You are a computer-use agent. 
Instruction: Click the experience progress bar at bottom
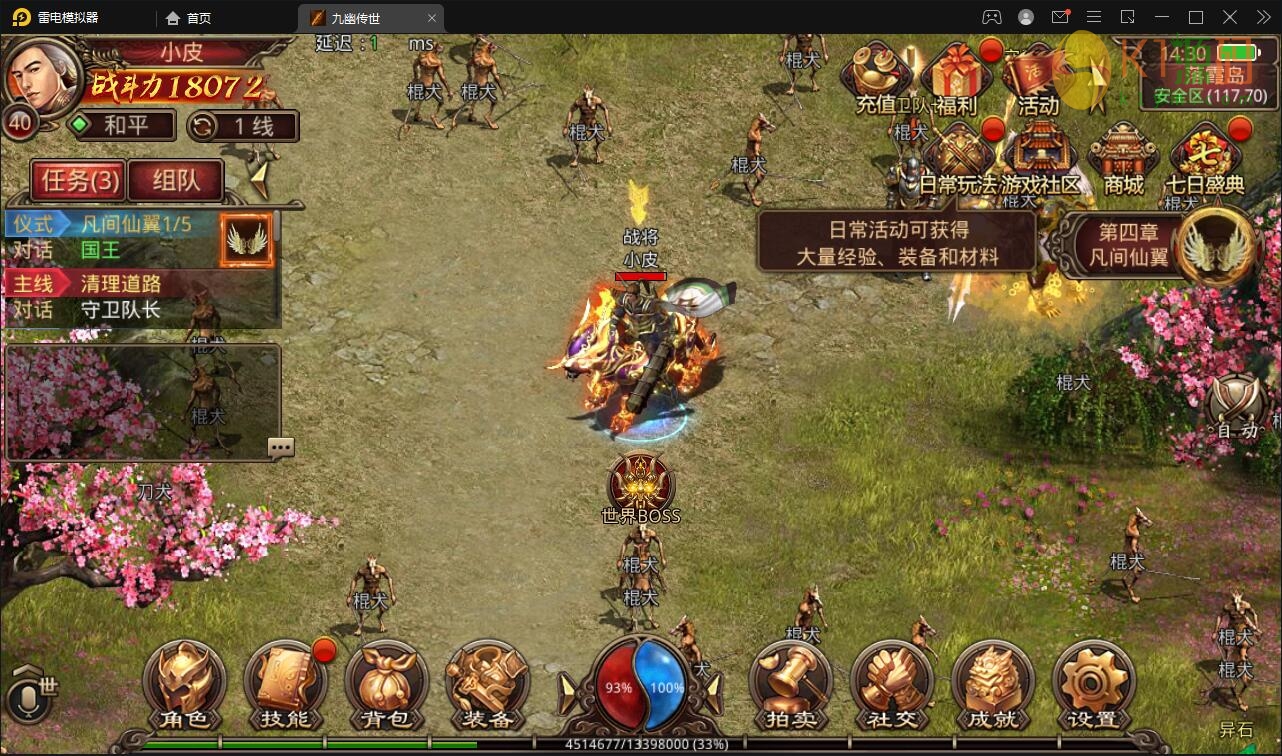pos(640,744)
